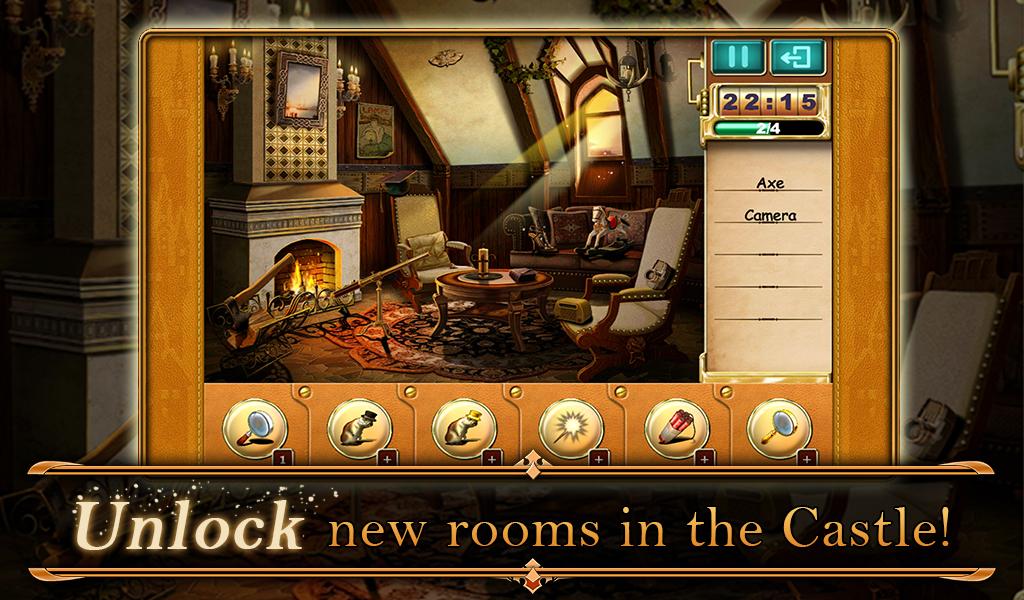Image resolution: width=1024 pixels, height=600 pixels.
Task: Select Axe in the item list
Action: (770, 184)
